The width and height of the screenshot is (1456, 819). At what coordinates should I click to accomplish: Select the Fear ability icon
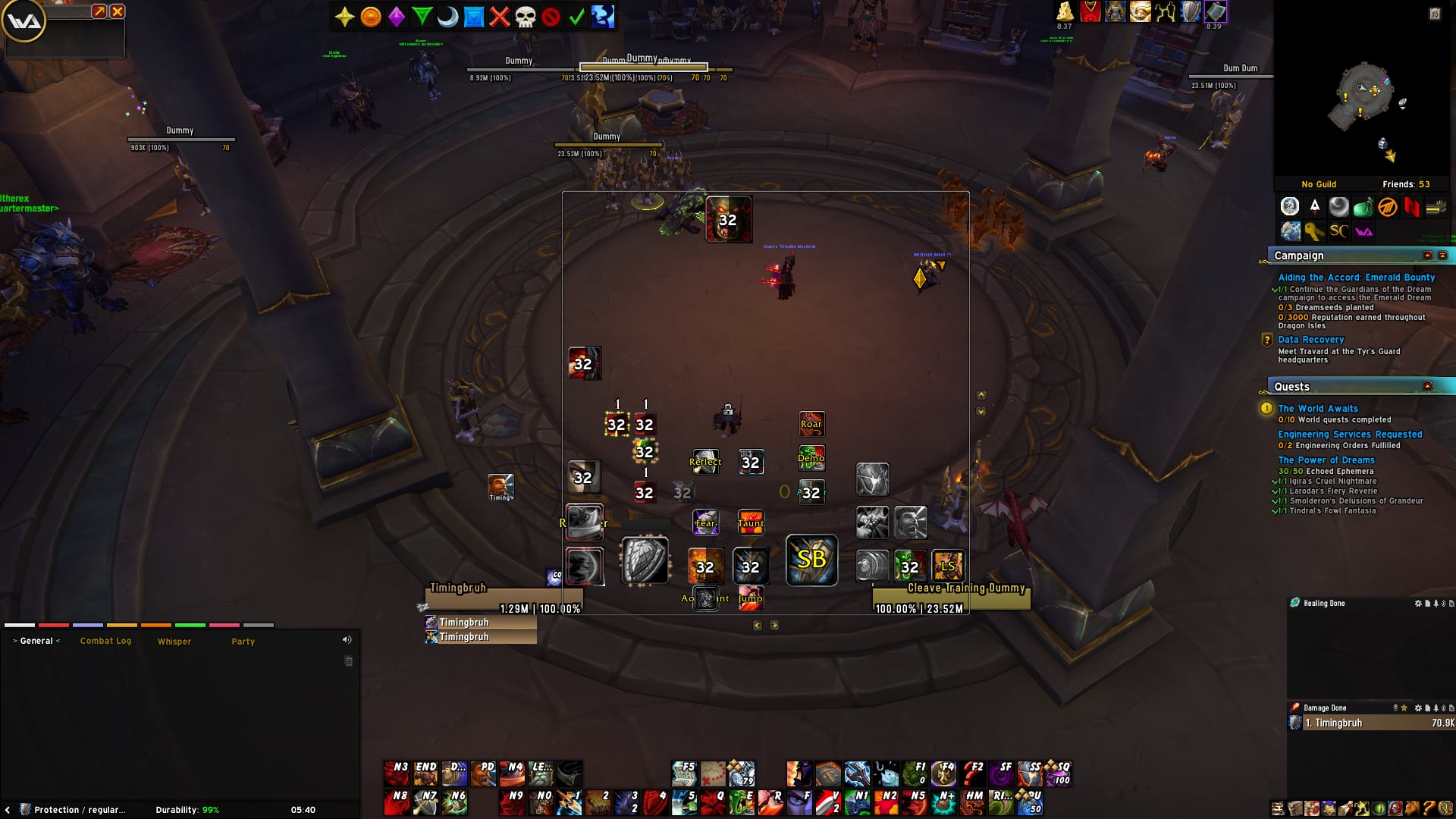705,522
